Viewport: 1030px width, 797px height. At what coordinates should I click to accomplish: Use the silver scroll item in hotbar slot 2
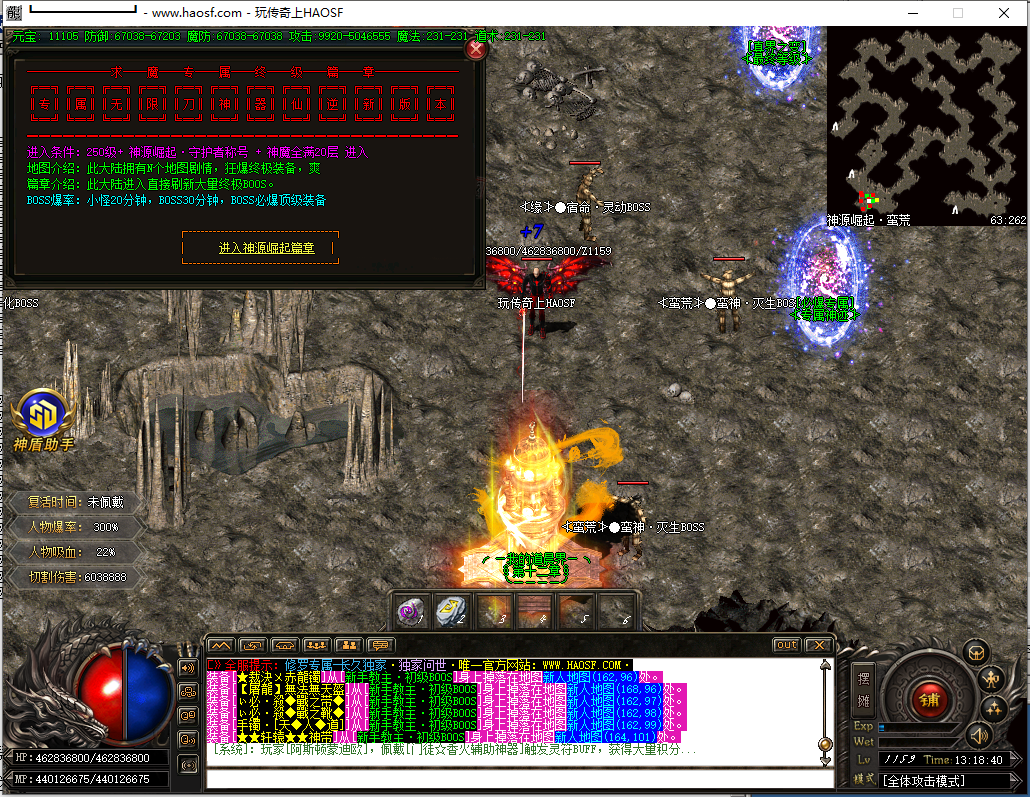point(451,612)
